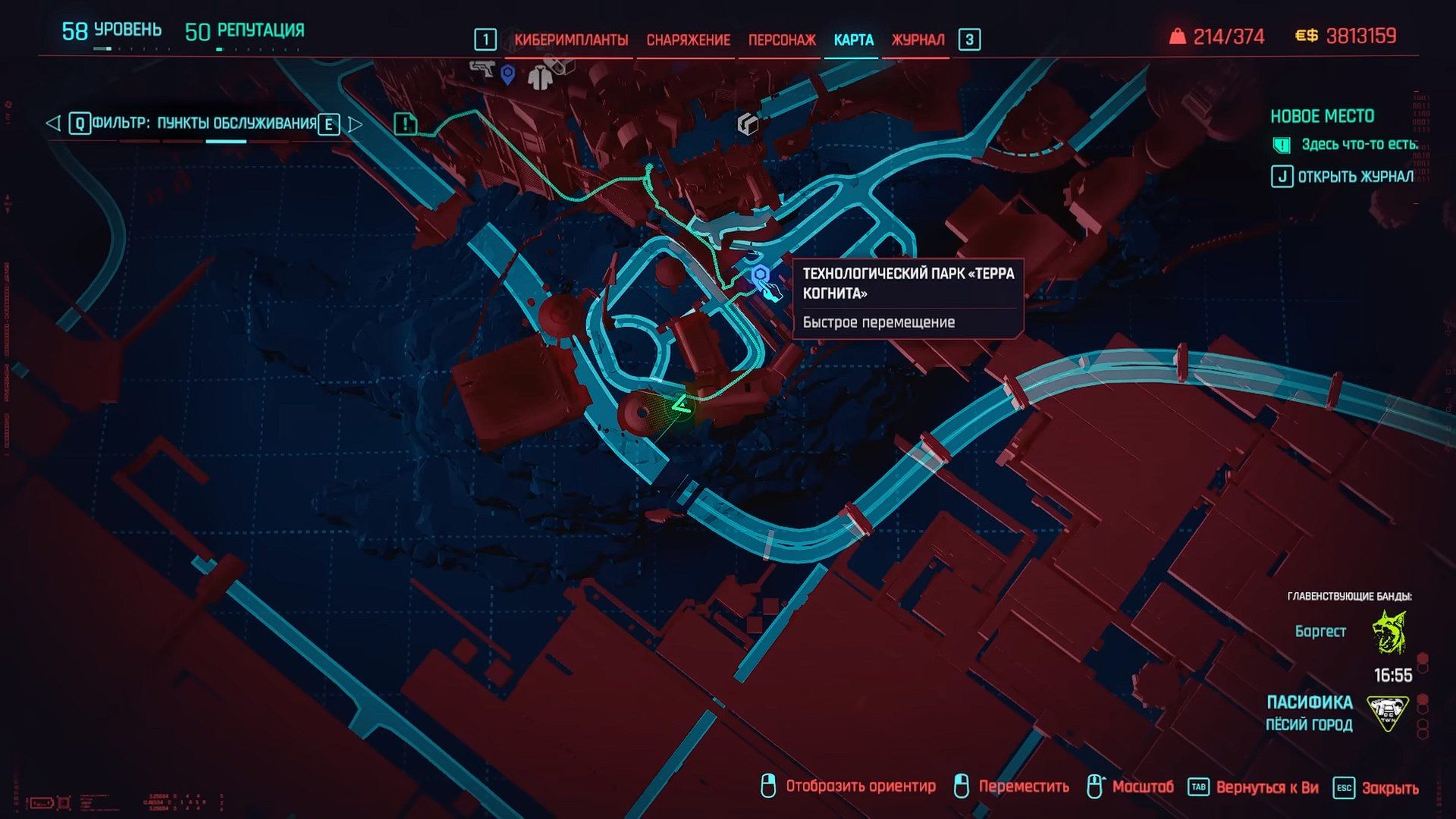
Task: Select the white cube marker on map
Action: point(748,124)
